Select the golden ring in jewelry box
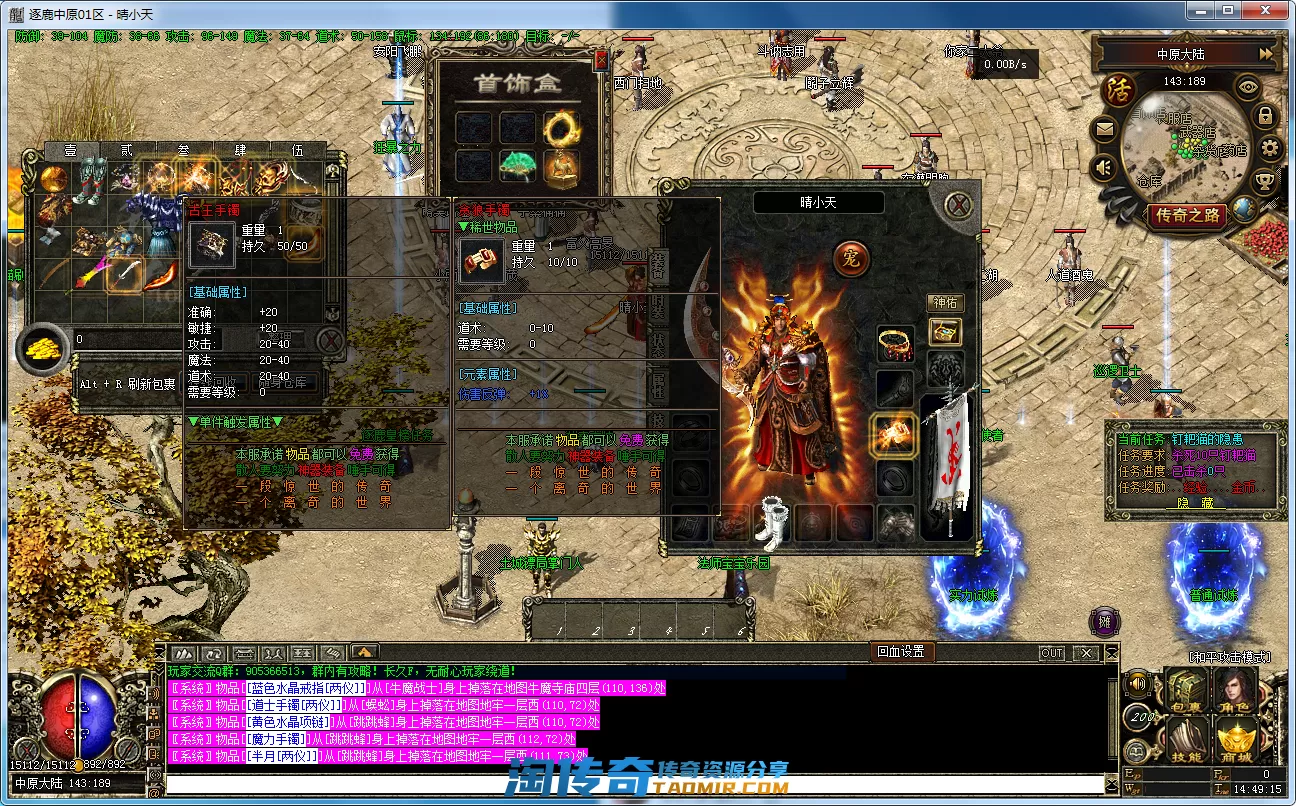The height and width of the screenshot is (806, 1296). (561, 127)
